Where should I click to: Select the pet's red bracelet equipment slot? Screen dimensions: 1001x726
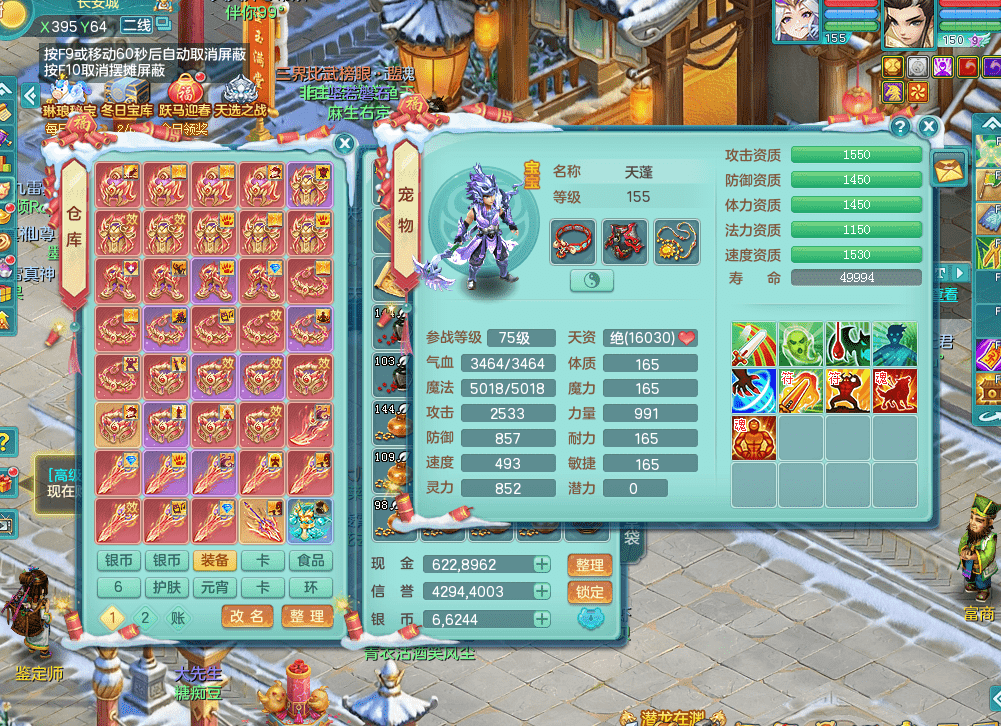coord(573,241)
